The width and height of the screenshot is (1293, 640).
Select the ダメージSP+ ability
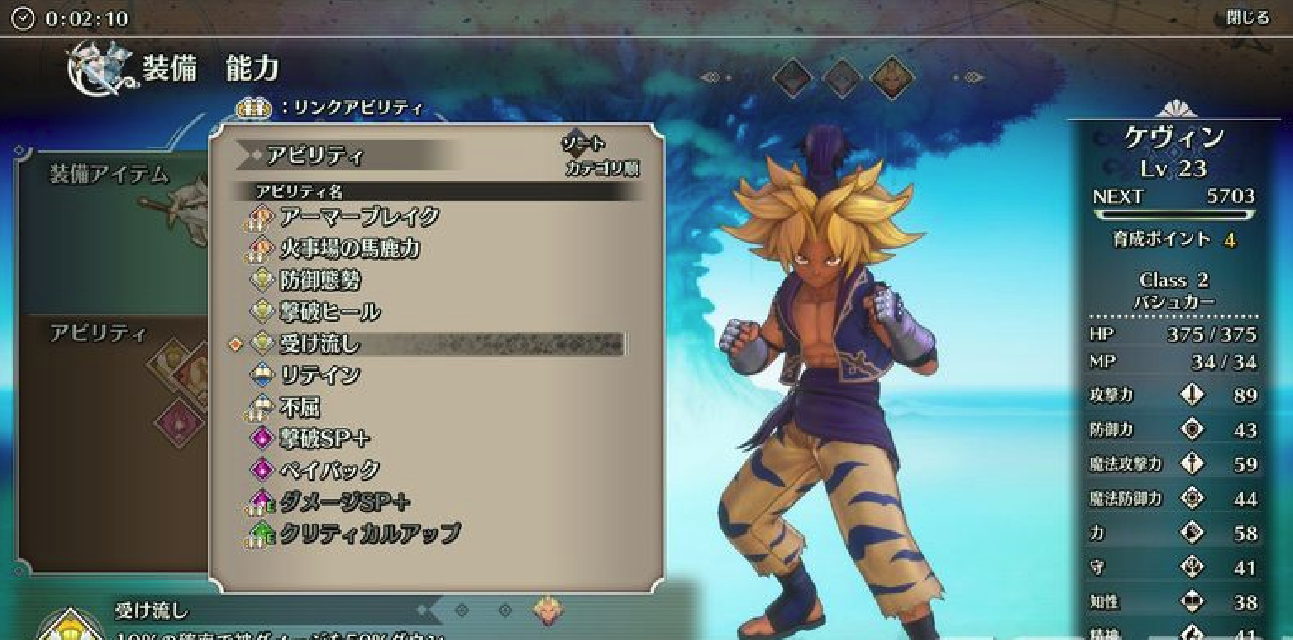[x=344, y=502]
